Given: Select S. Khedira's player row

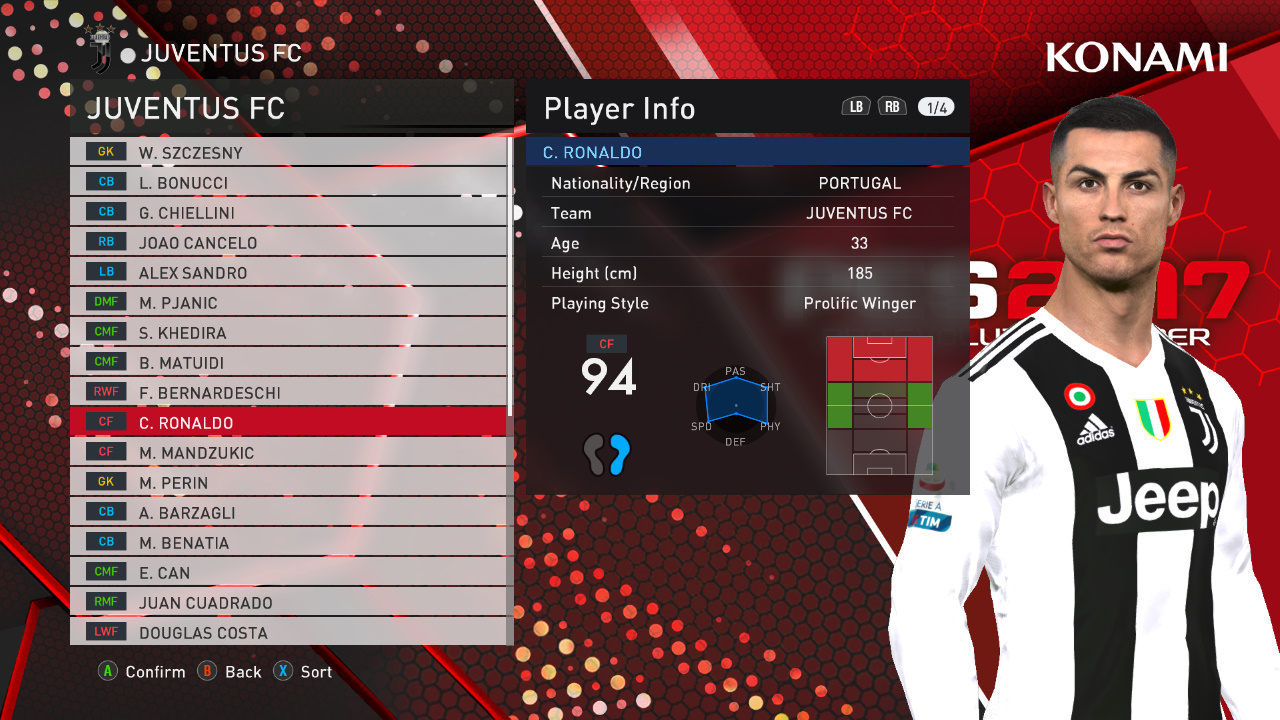Looking at the screenshot, I should click(x=288, y=332).
